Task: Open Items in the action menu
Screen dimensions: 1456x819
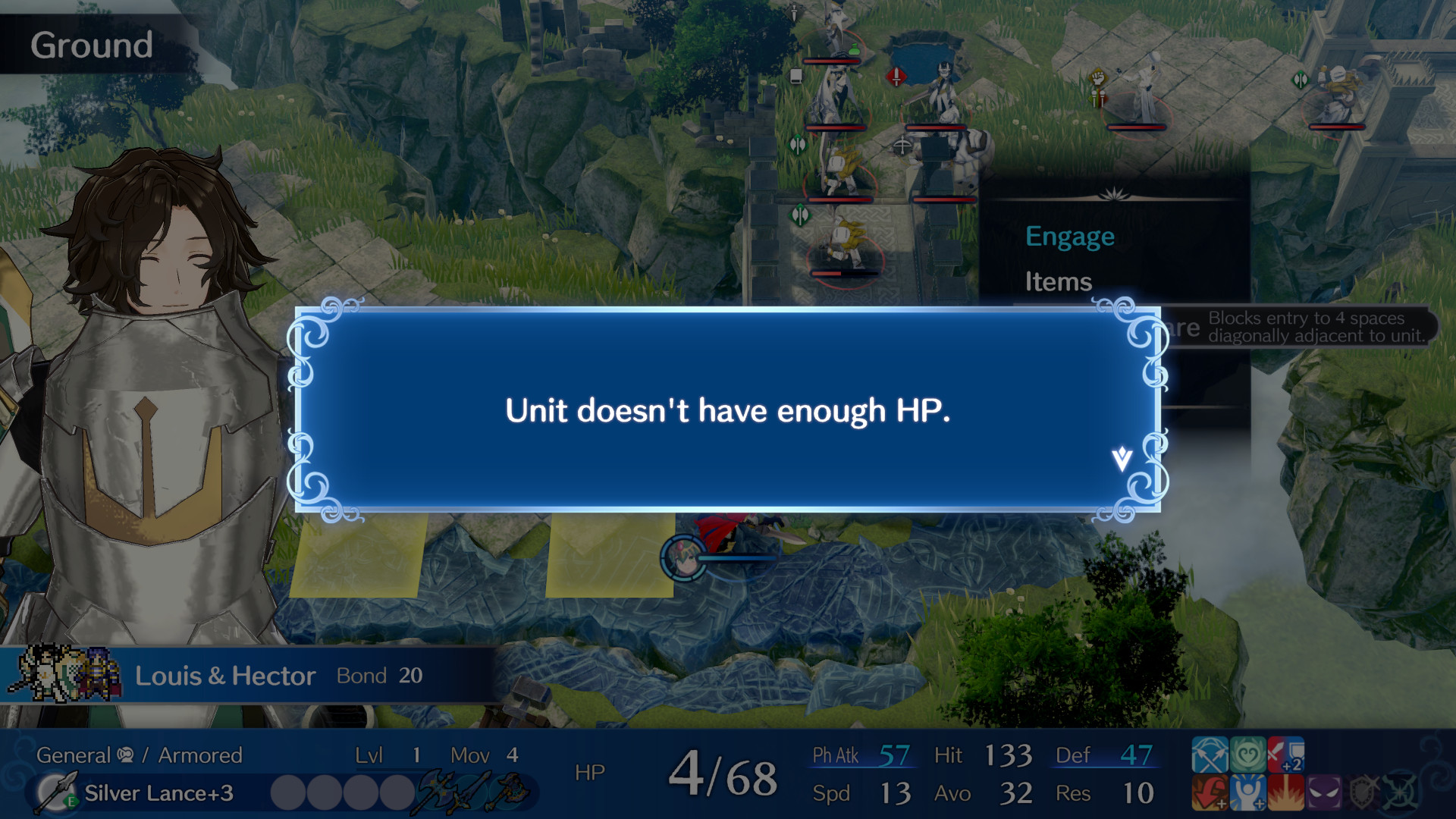Action: click(x=1059, y=281)
